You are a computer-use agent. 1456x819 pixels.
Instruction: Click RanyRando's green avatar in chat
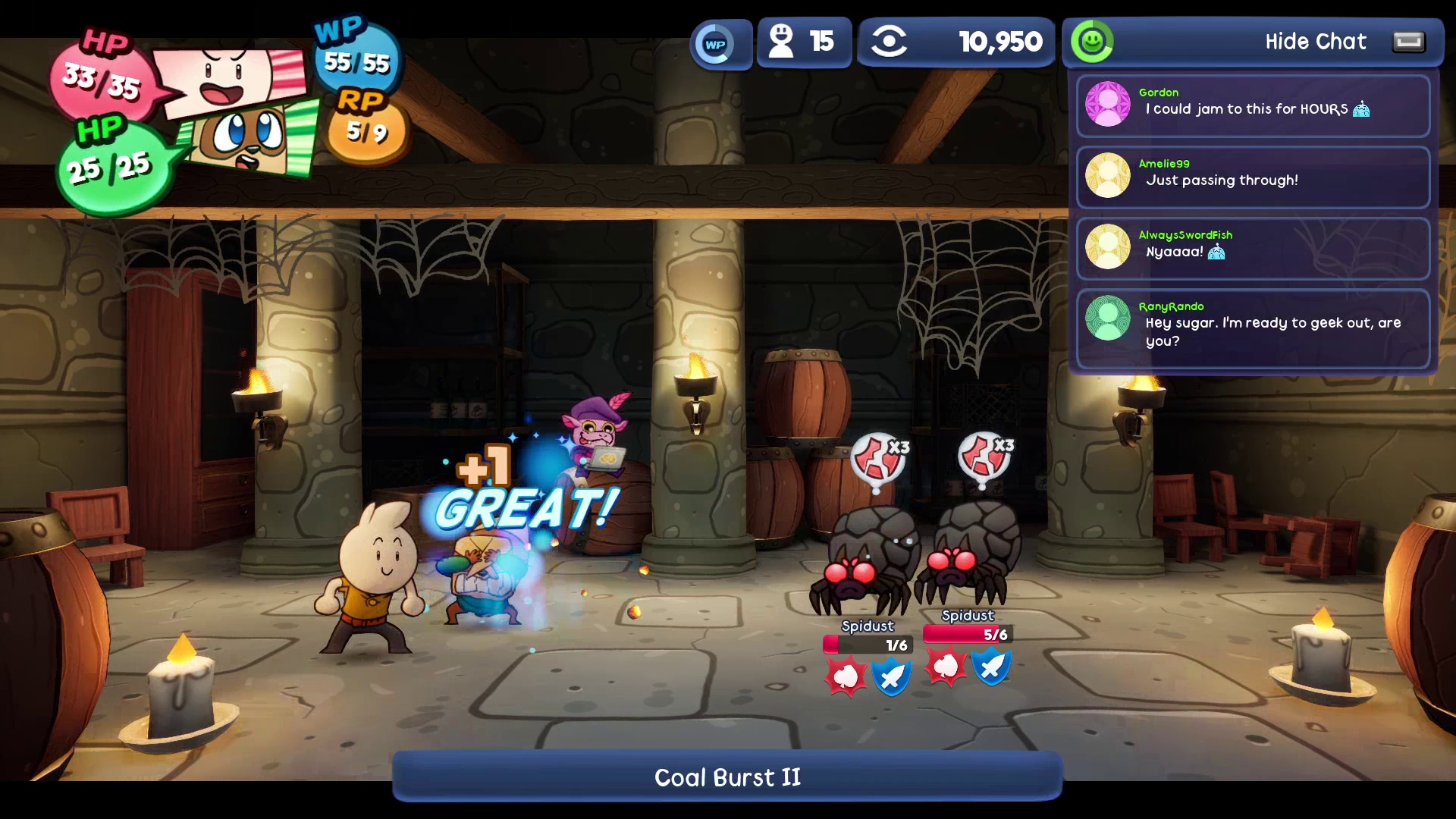click(x=1108, y=318)
